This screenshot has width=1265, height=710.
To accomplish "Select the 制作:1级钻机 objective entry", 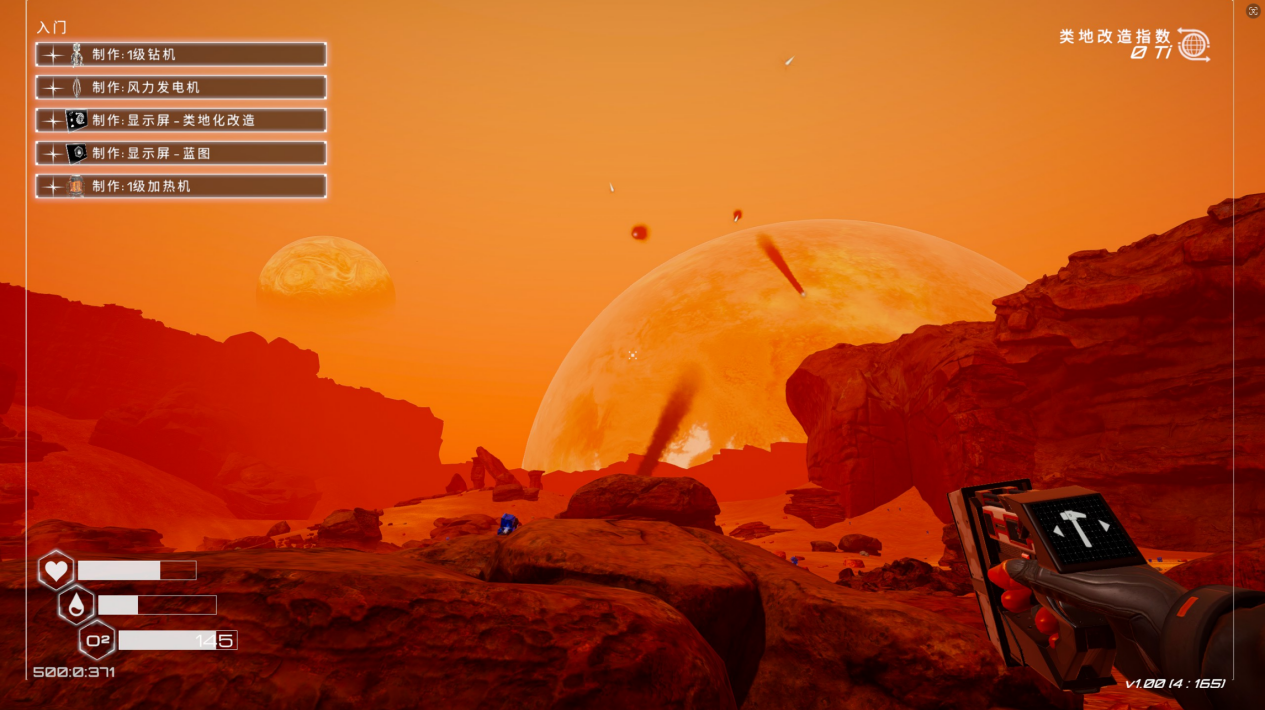I will [181, 55].
